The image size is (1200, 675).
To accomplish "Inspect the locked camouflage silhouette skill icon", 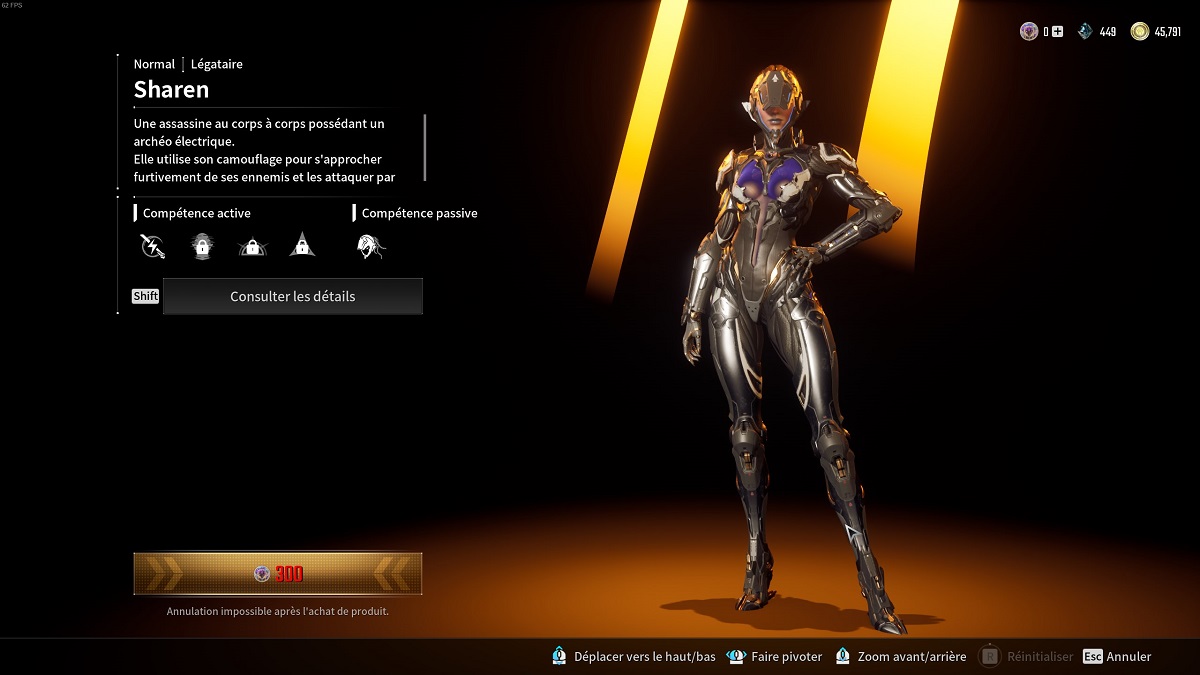I will coord(202,245).
